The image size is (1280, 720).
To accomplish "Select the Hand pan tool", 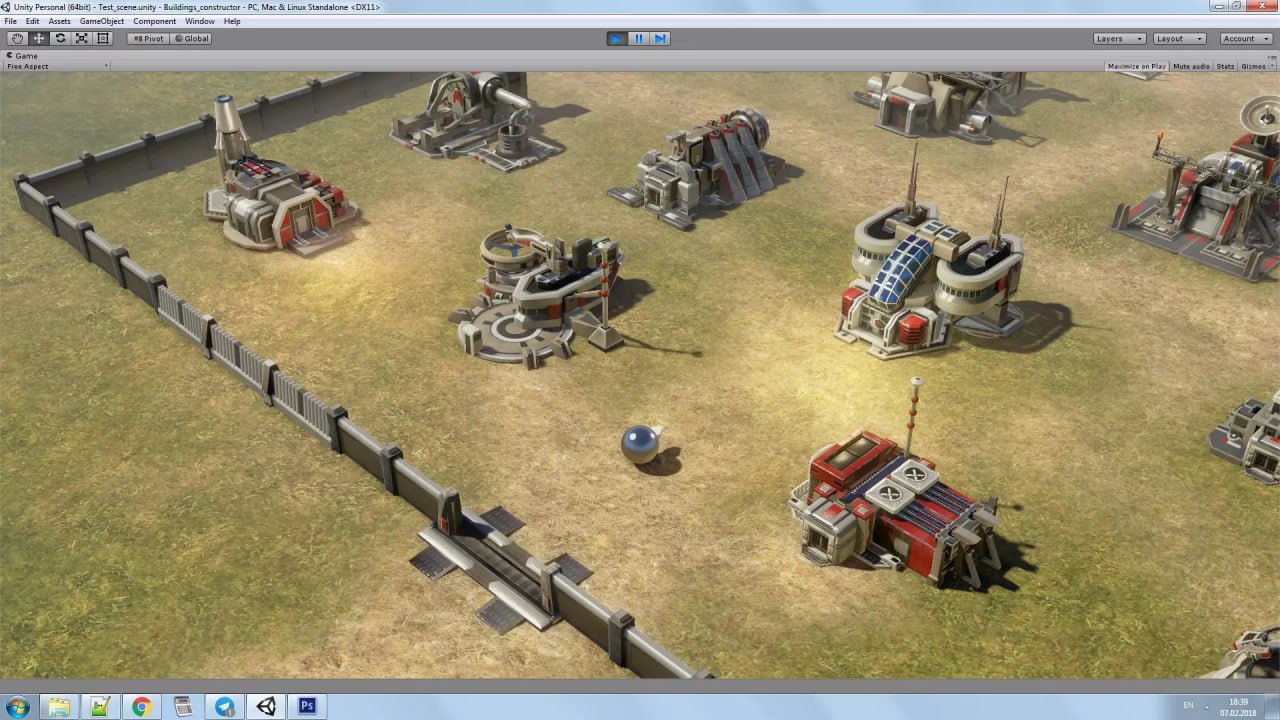I will (16, 38).
